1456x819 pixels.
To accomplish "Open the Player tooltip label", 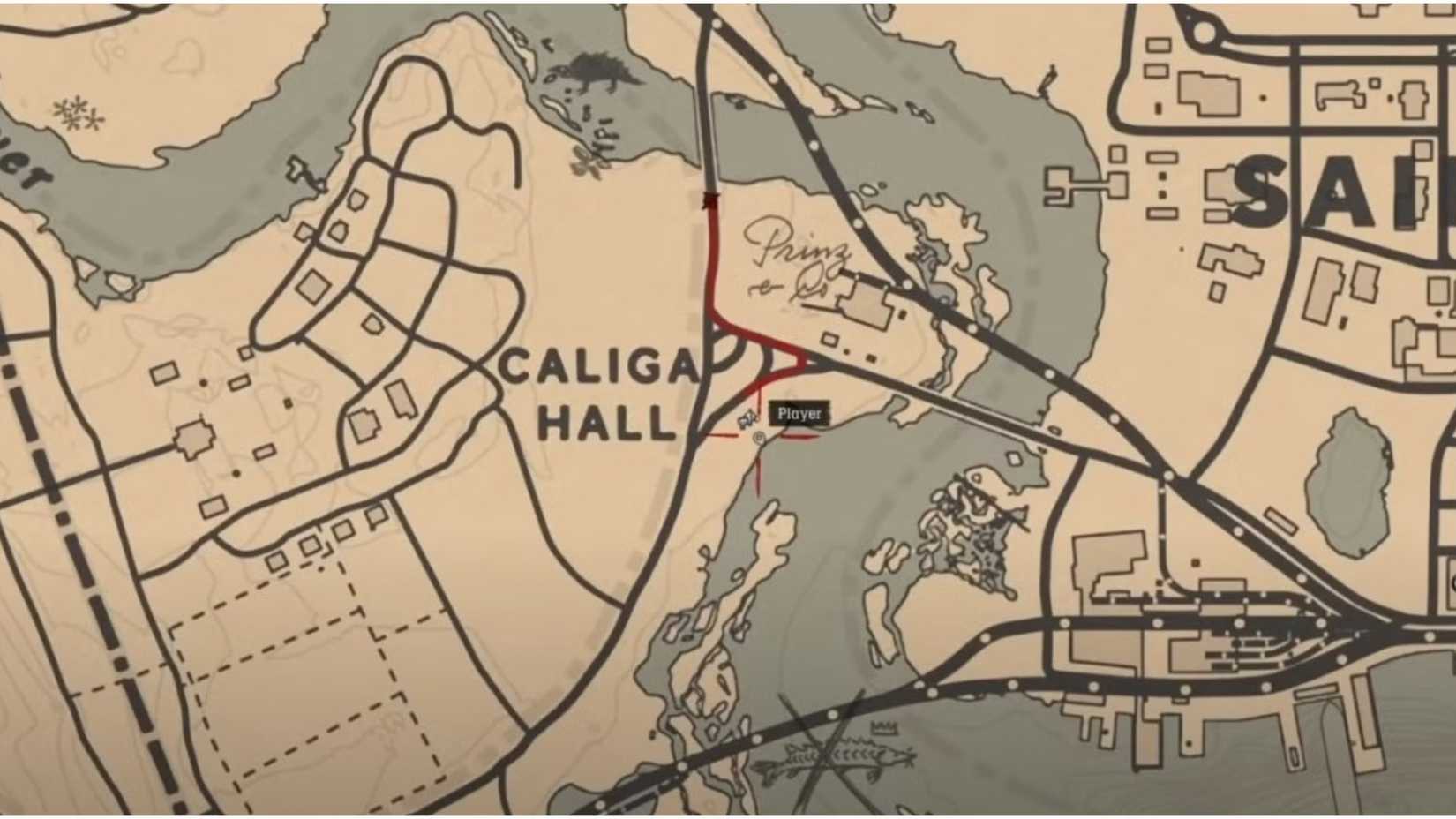I will (x=799, y=411).
